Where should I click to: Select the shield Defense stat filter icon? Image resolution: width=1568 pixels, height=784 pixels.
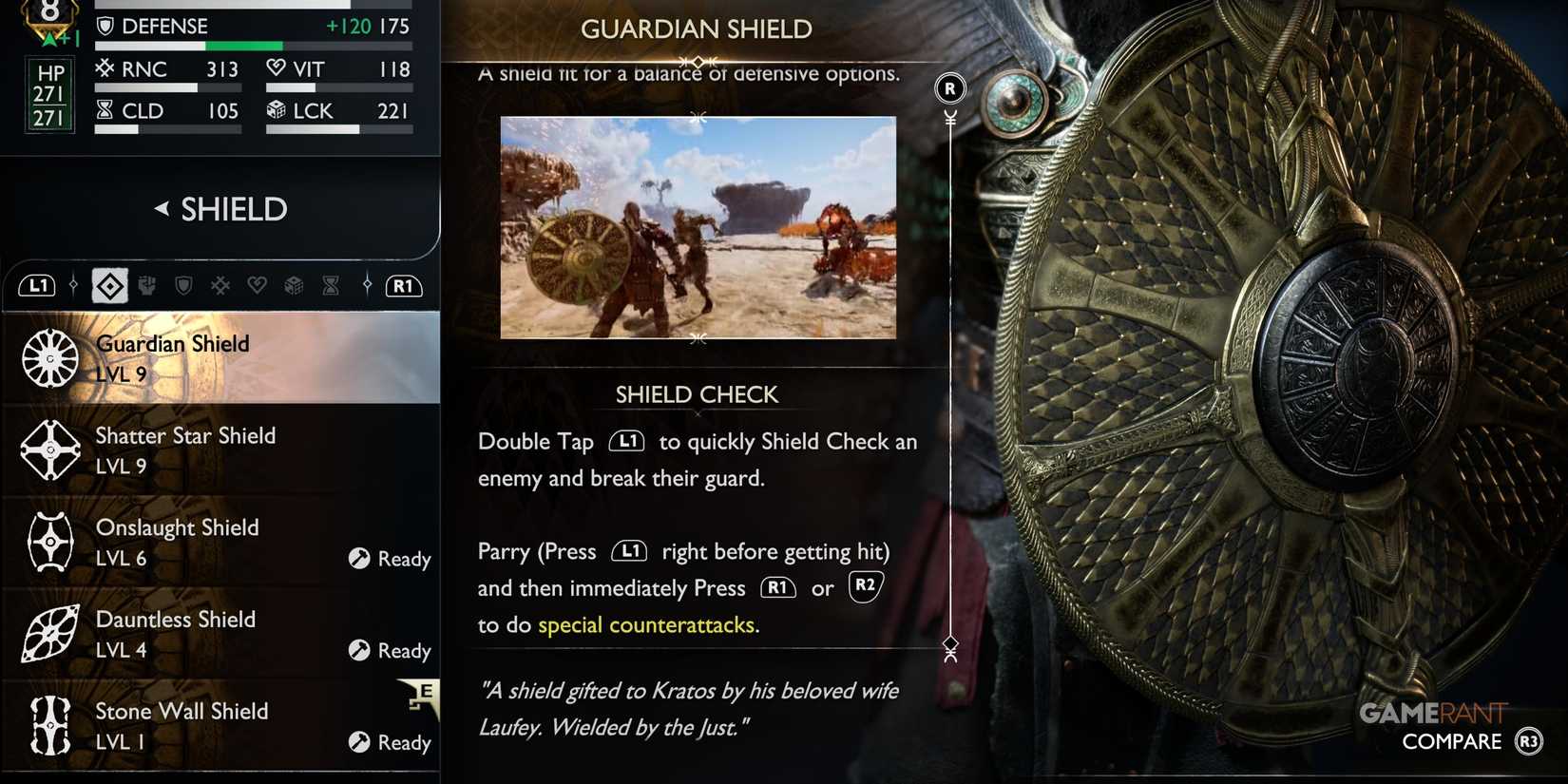click(x=182, y=285)
